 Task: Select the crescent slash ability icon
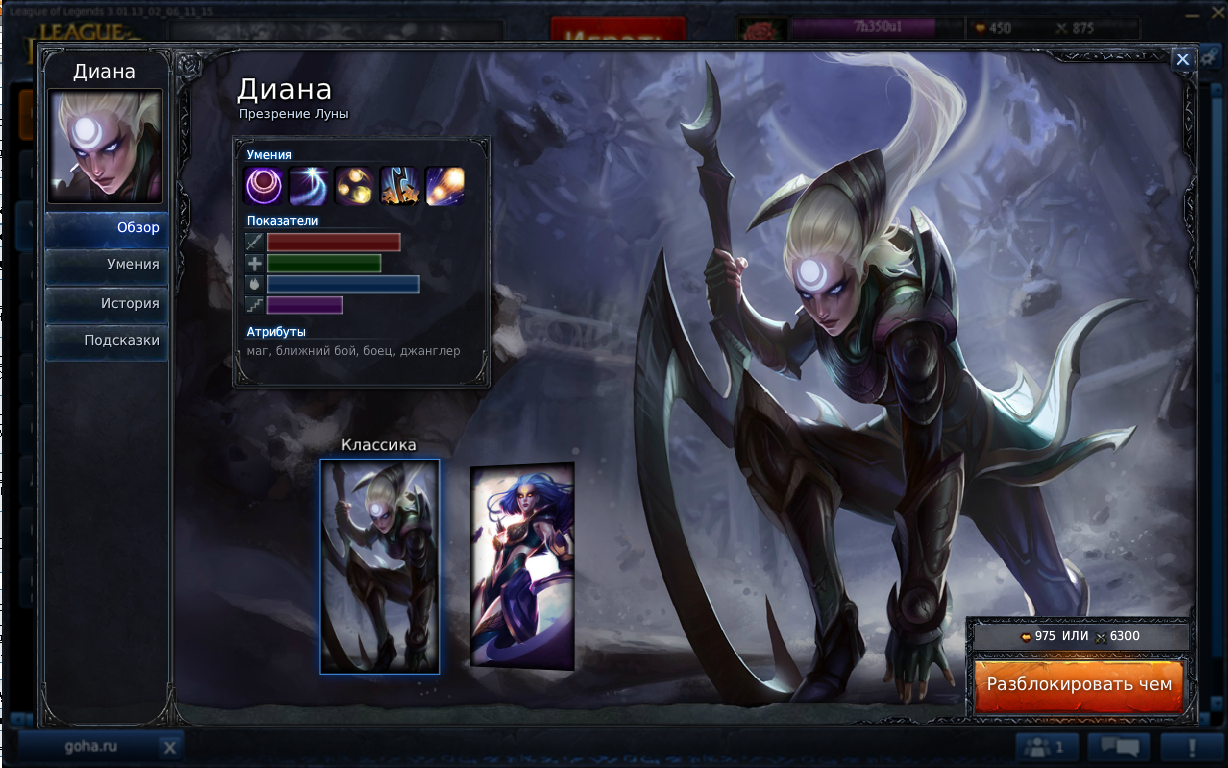309,186
